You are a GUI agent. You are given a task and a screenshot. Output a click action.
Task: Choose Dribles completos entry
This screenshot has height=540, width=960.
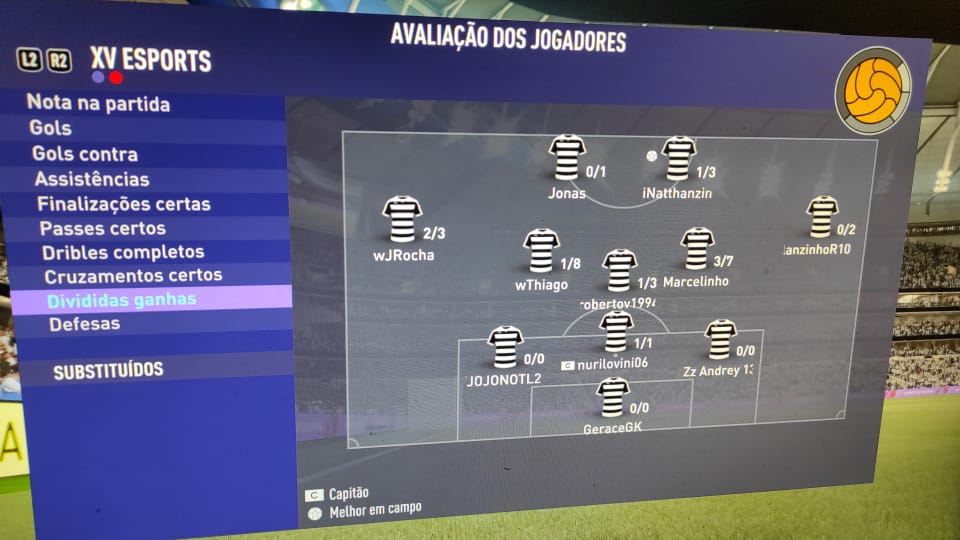pos(123,253)
